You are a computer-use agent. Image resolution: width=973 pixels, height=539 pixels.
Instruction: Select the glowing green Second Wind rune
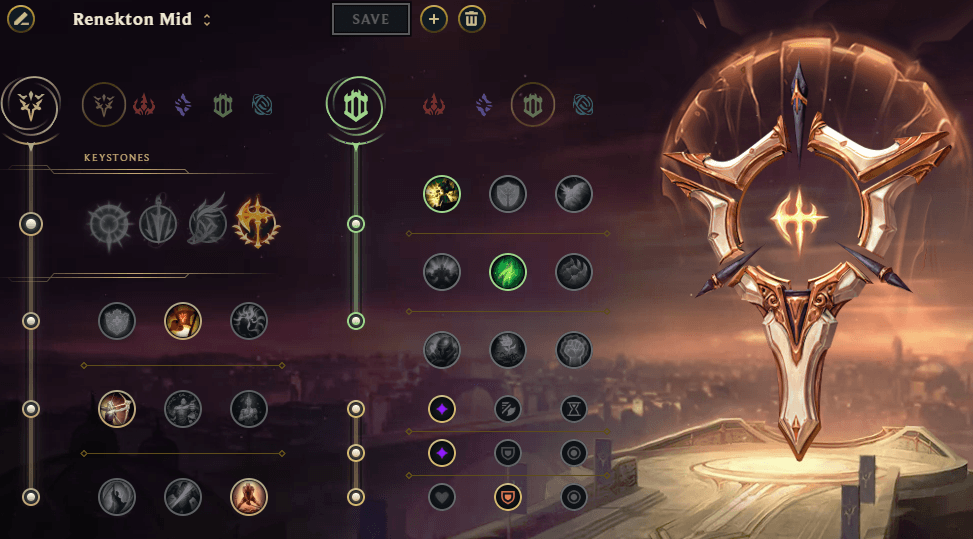coord(508,272)
